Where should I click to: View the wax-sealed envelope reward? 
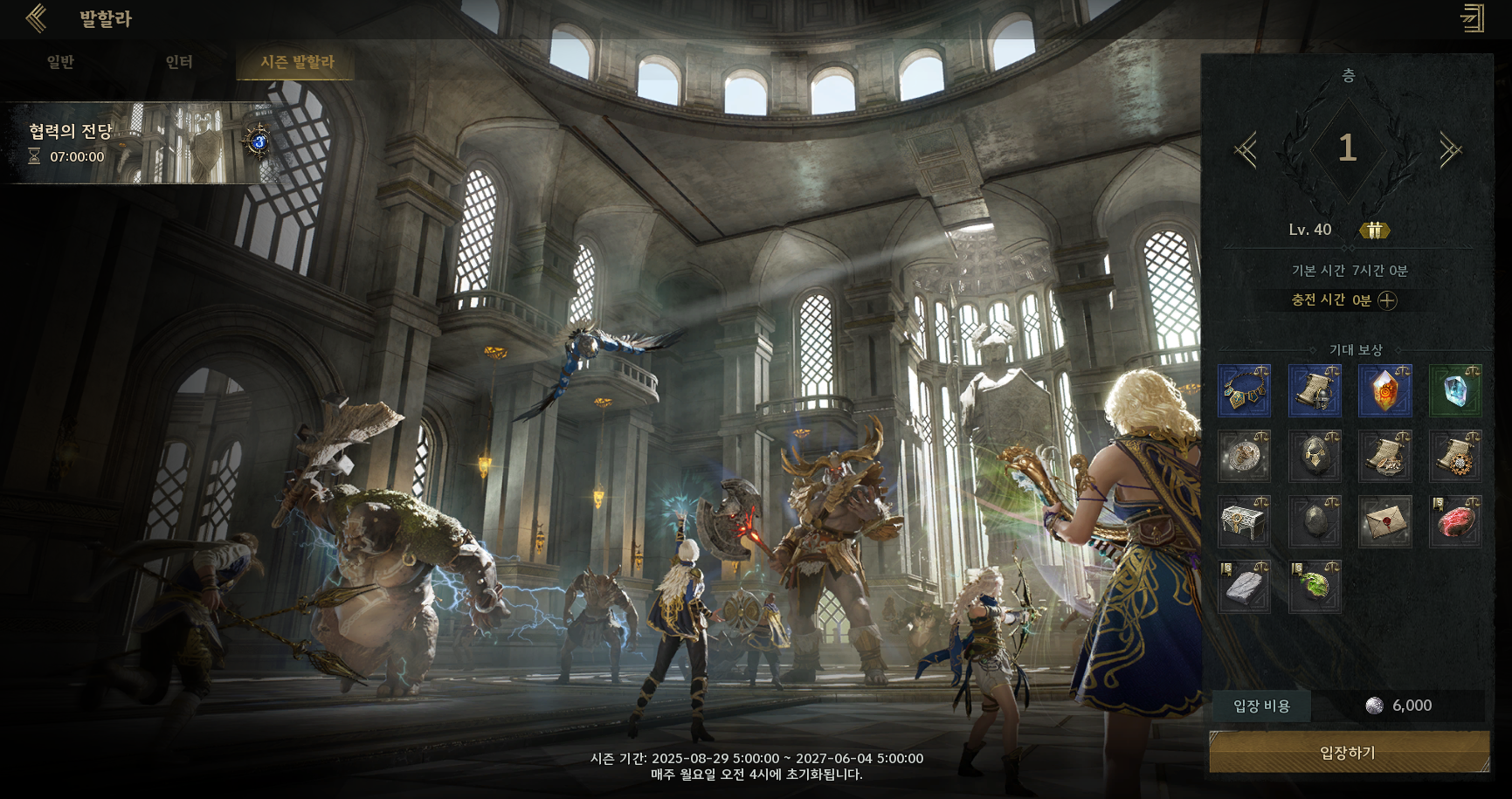coord(1384,521)
